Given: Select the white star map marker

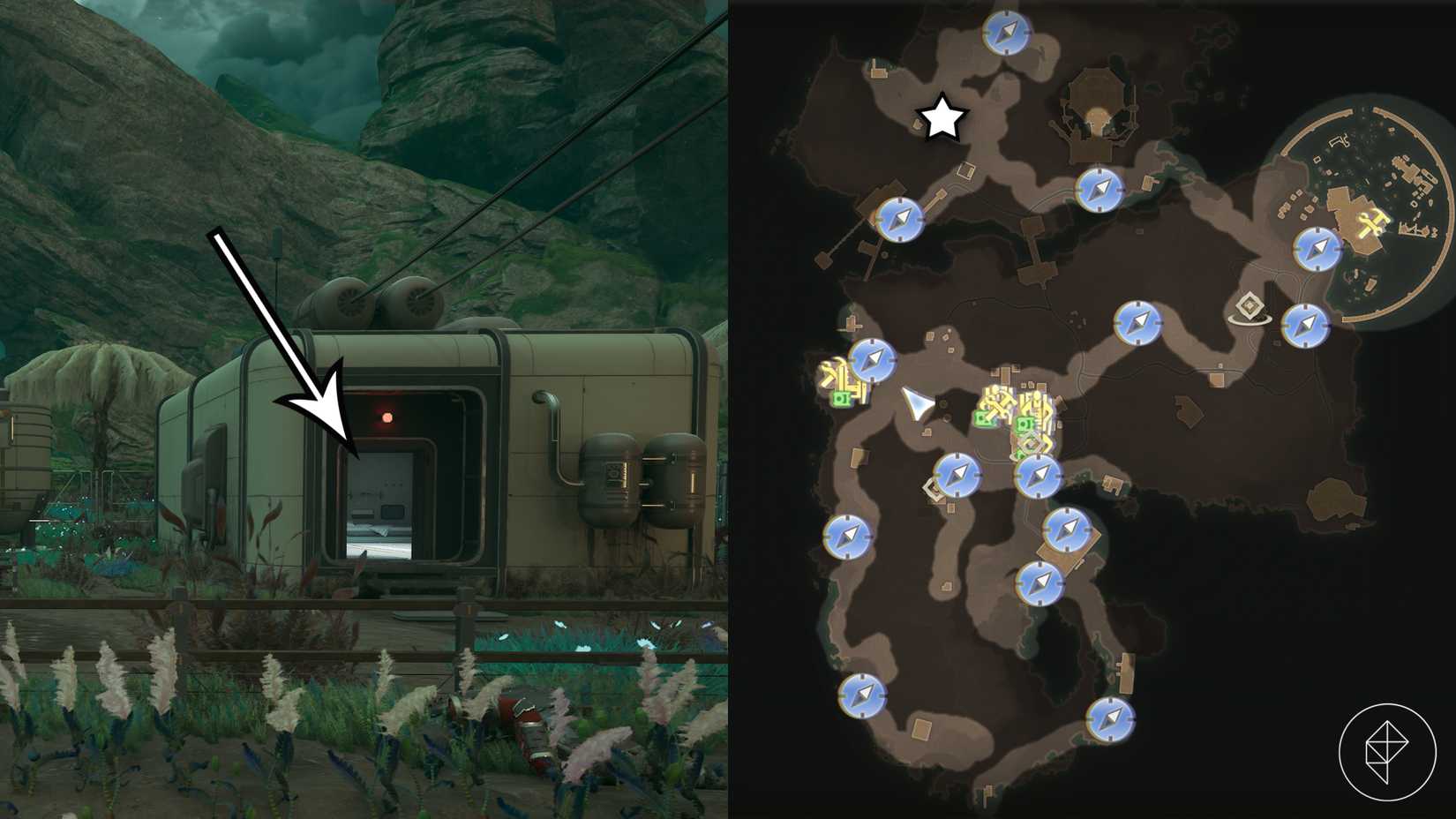Looking at the screenshot, I should 943,116.
